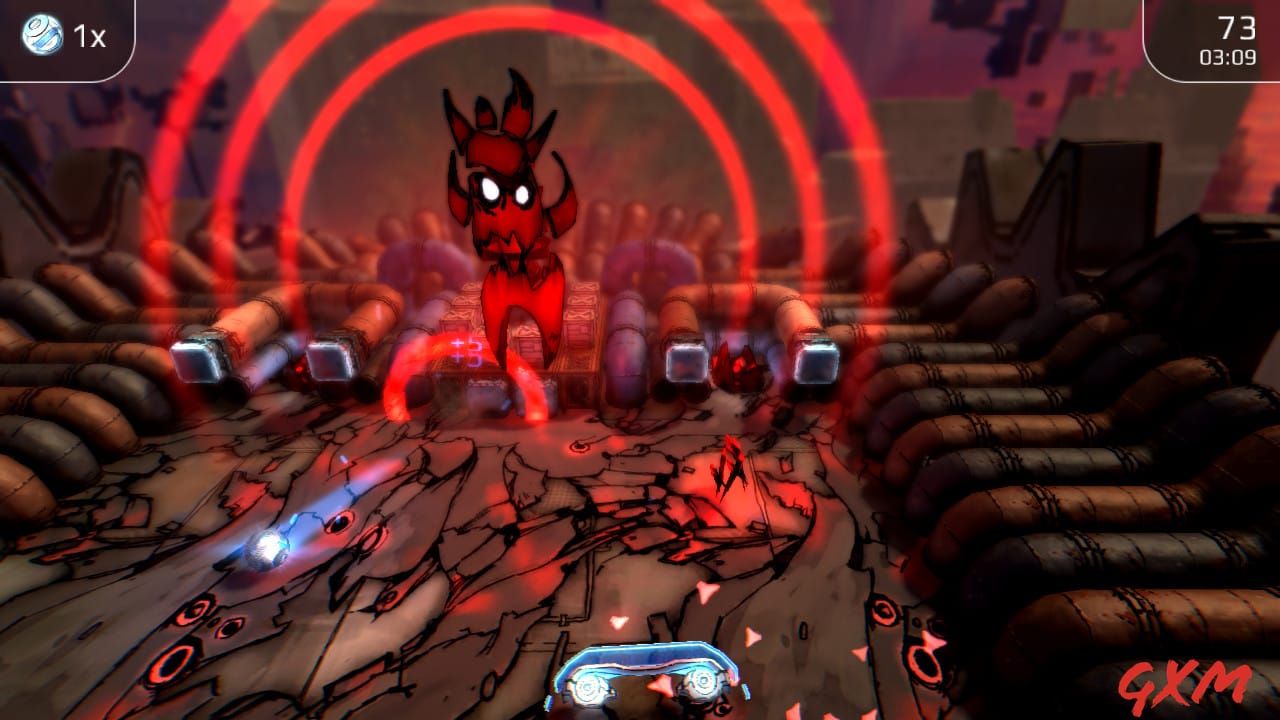Click the red crystal shard near the right bumpers
This screenshot has height=720, width=1280.
736,365
